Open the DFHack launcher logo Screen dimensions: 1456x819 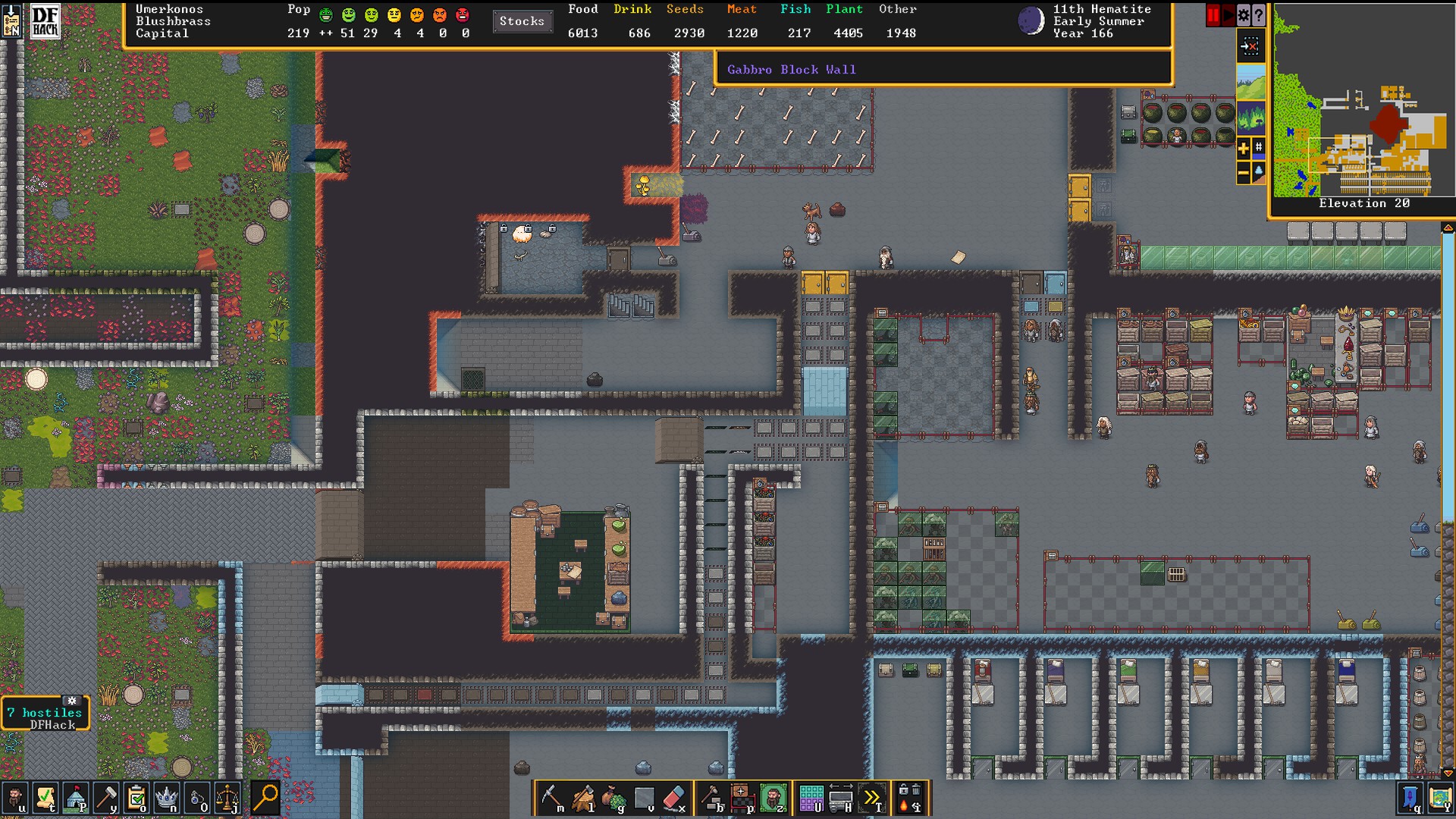[x=45, y=21]
